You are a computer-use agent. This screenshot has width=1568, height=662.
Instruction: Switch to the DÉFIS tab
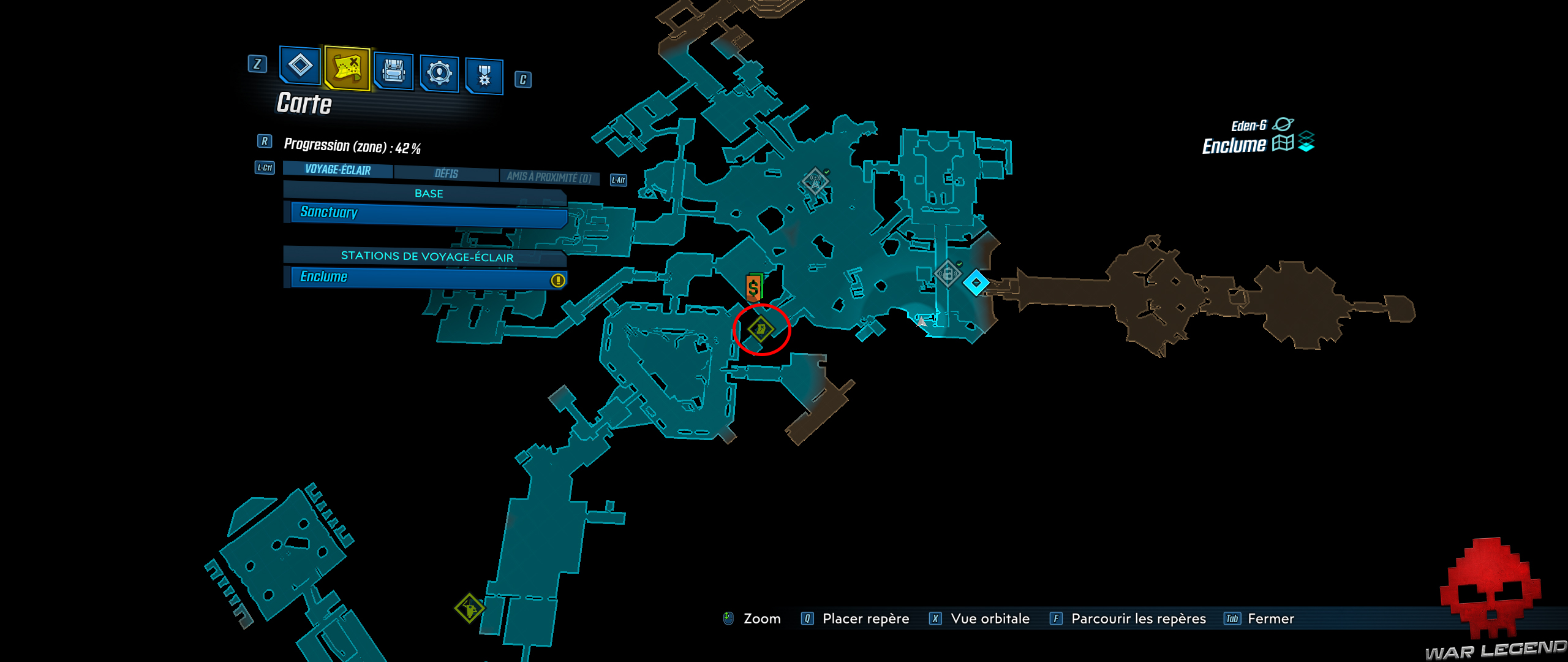tap(445, 174)
